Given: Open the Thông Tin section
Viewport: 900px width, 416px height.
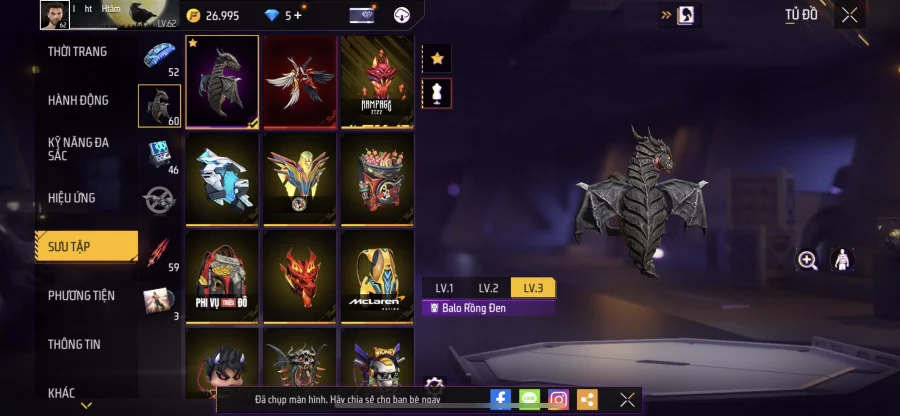Looking at the screenshot, I should click(x=75, y=344).
